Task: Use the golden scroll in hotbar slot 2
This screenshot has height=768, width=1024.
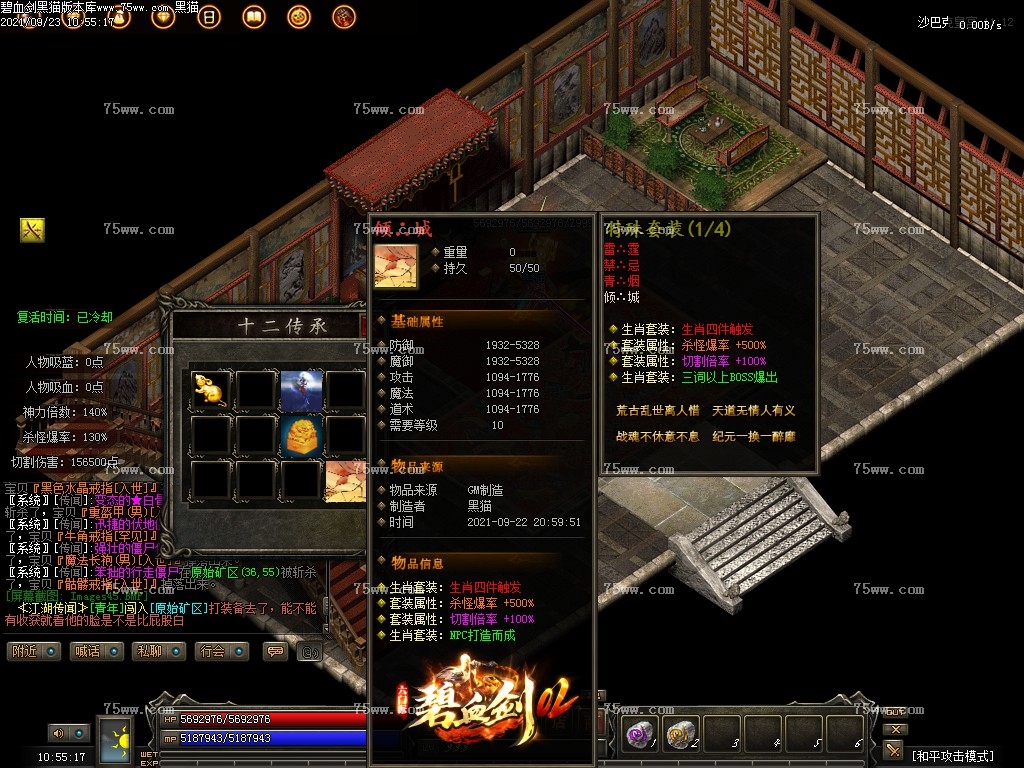Action: (x=681, y=735)
